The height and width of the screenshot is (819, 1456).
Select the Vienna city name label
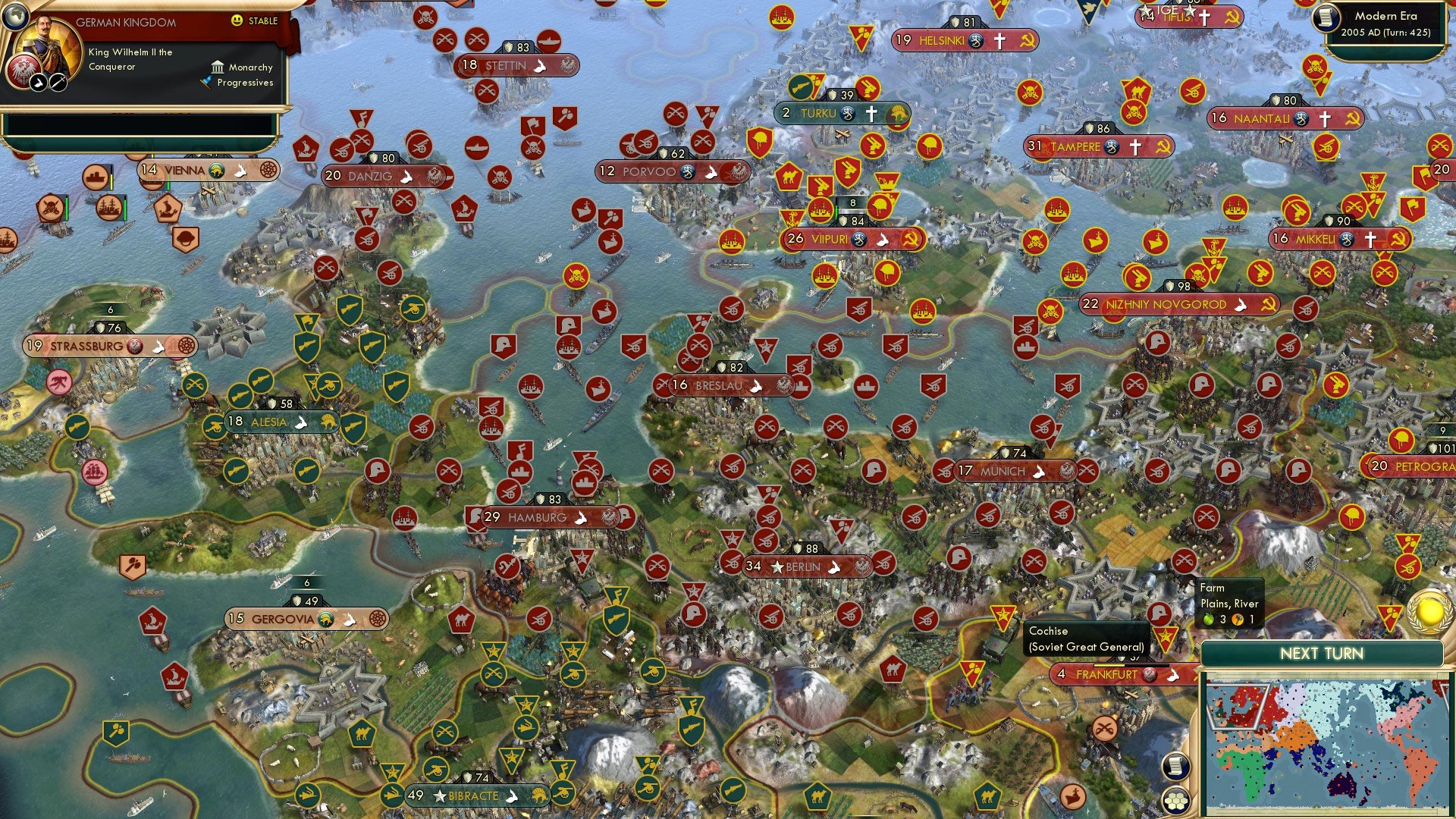(184, 171)
